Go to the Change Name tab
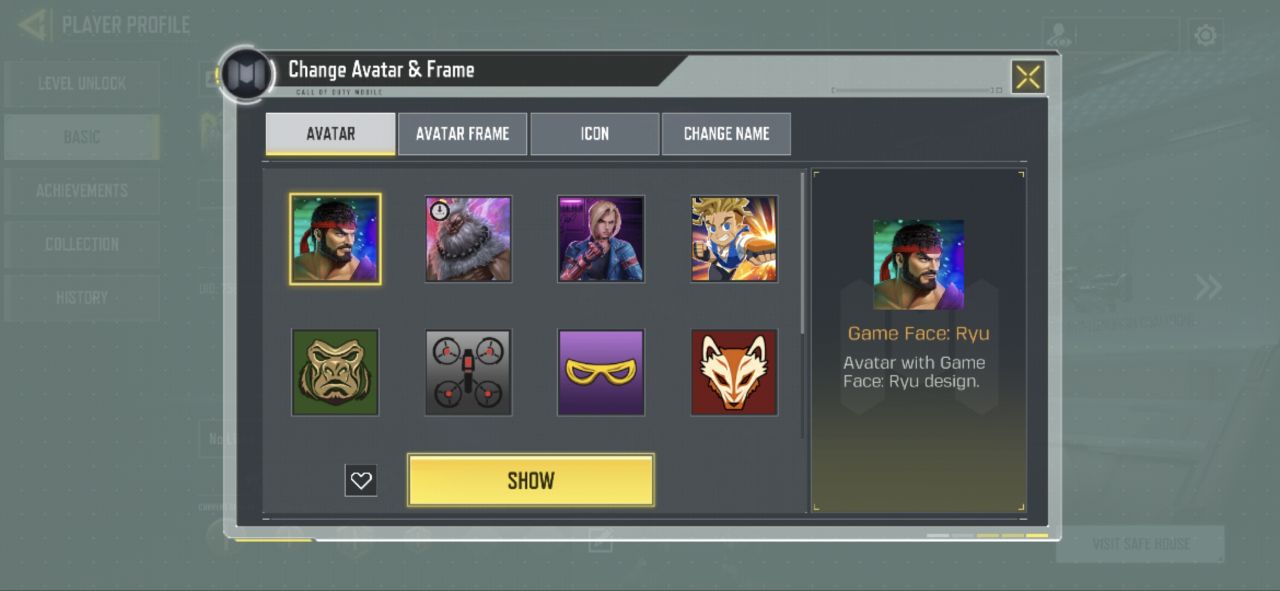 (726, 134)
